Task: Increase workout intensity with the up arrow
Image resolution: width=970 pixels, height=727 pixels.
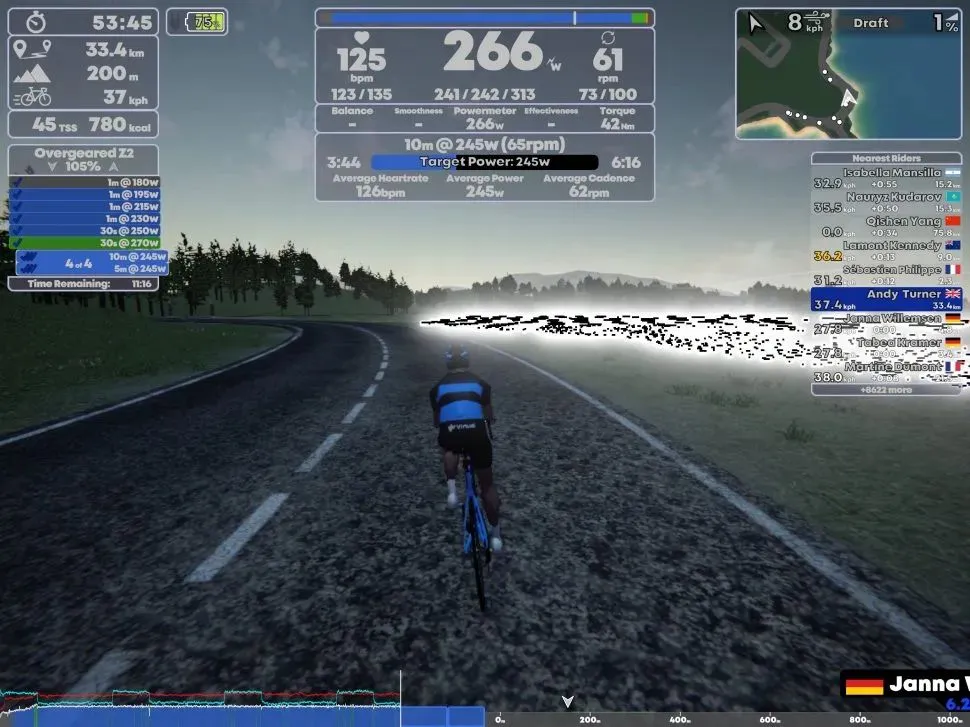Action: coord(114,167)
